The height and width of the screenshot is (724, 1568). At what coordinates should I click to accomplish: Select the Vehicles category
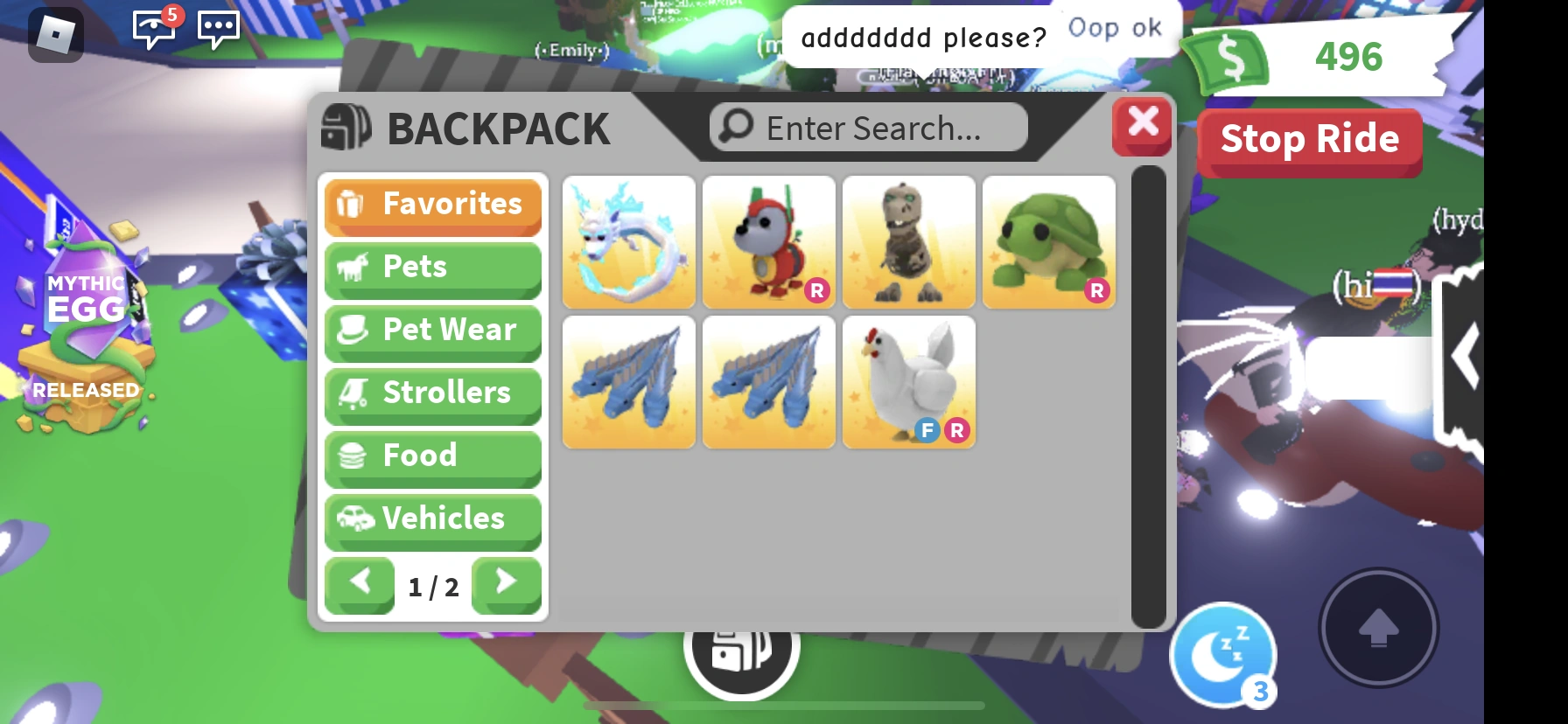(x=432, y=519)
